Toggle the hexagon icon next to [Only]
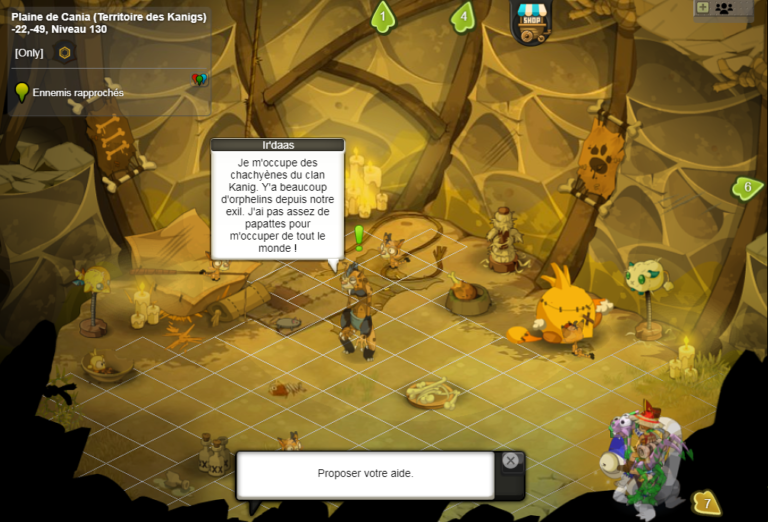Viewport: 768px width, 522px height. click(x=65, y=52)
